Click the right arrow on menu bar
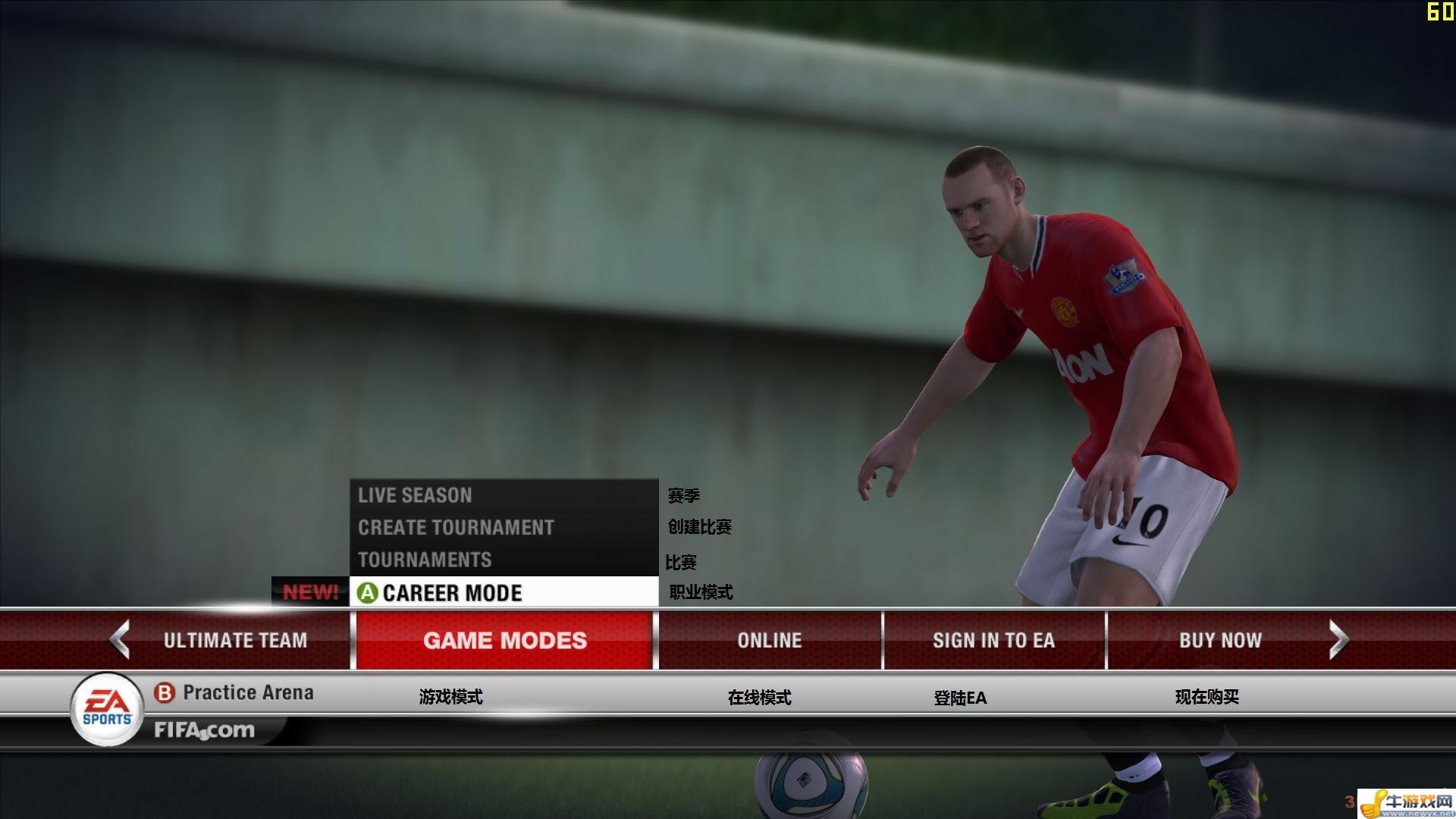The height and width of the screenshot is (819, 1456). [x=1338, y=640]
